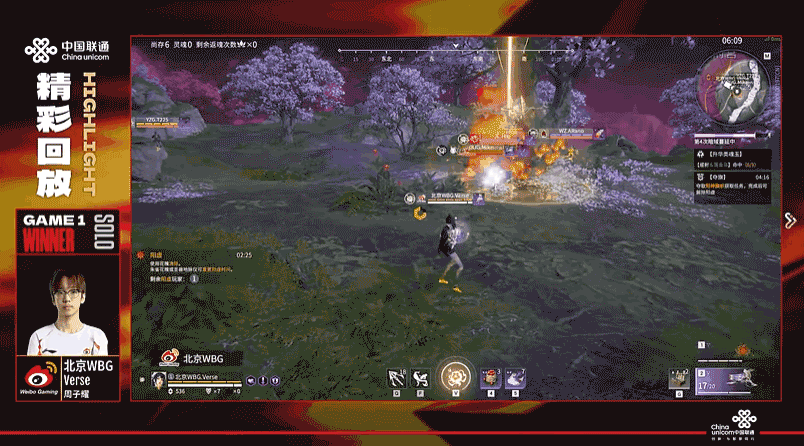Select the small item slot left of weapon
The height and width of the screenshot is (446, 804).
(x=679, y=378)
